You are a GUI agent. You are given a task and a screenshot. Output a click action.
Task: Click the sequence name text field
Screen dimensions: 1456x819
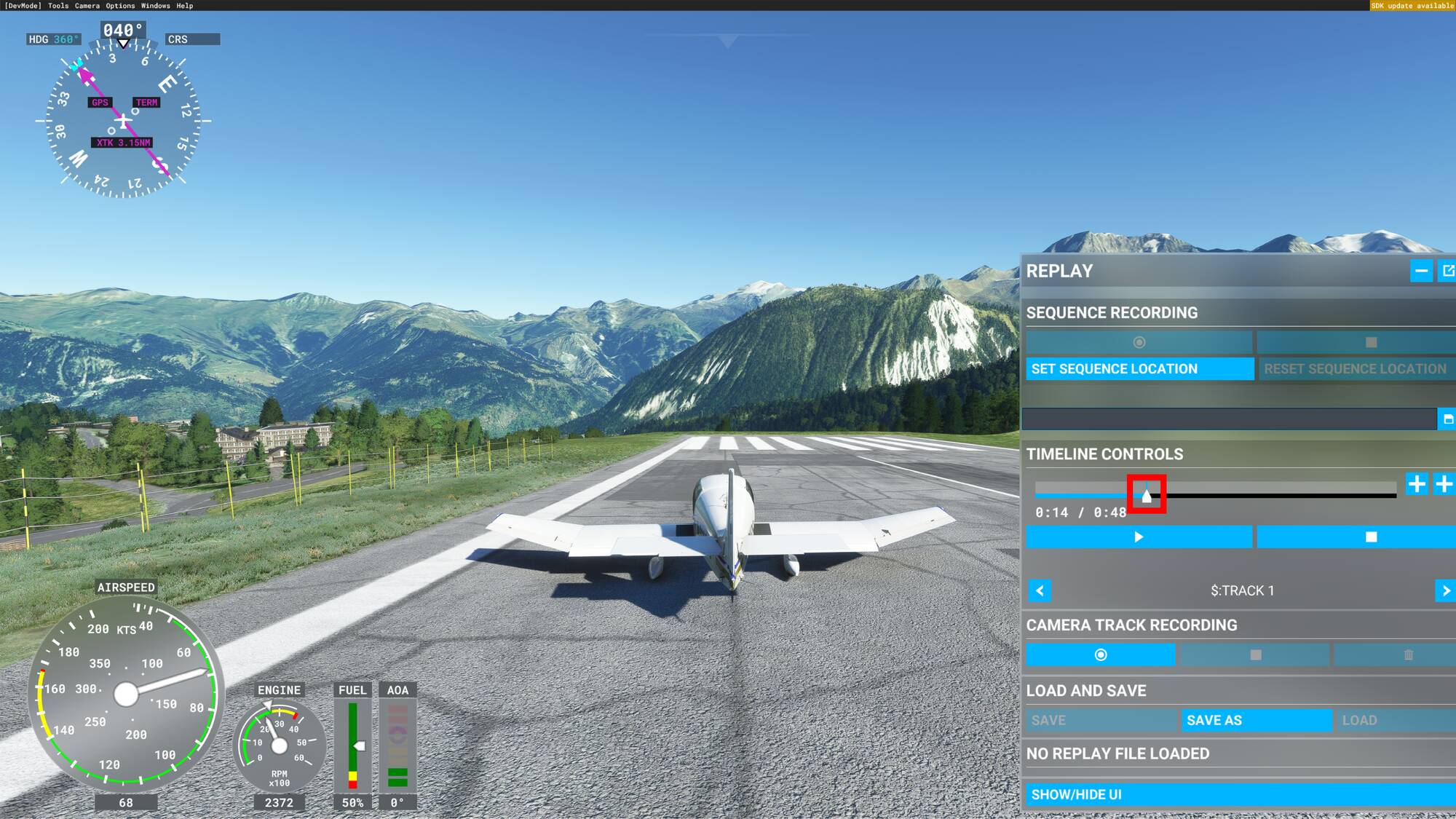(1229, 419)
